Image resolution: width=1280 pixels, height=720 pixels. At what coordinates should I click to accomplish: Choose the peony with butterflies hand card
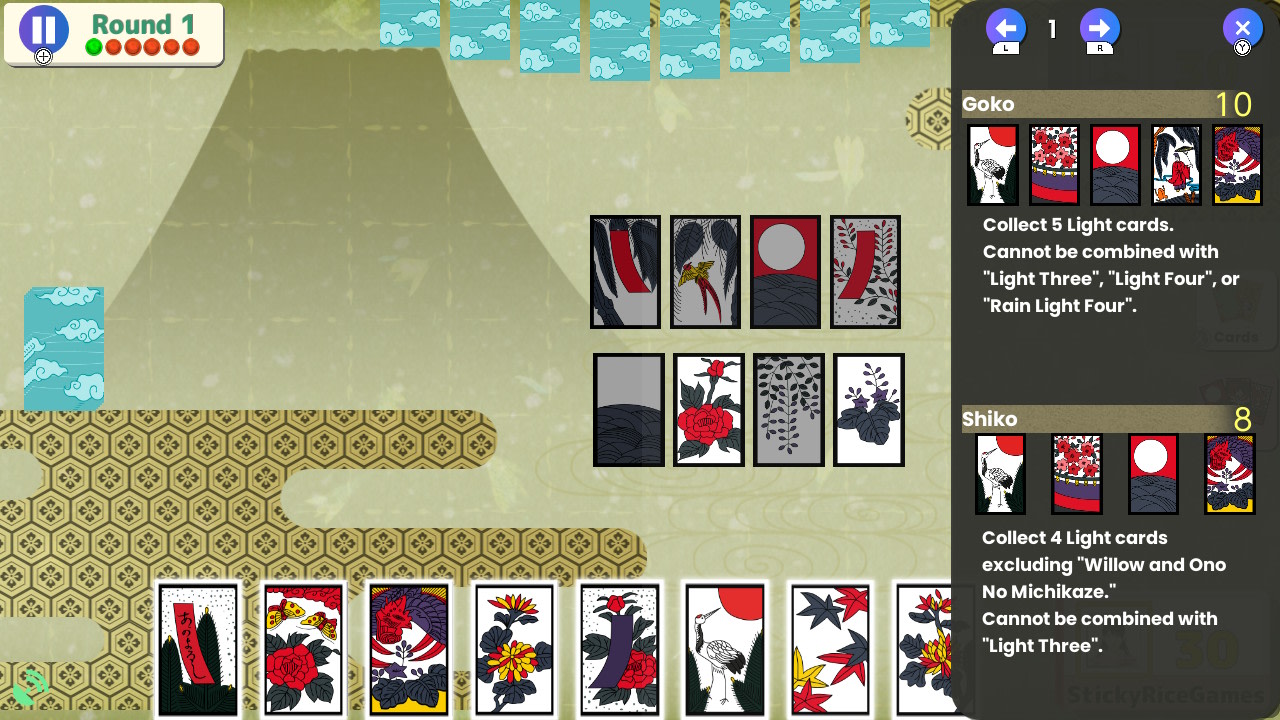303,649
